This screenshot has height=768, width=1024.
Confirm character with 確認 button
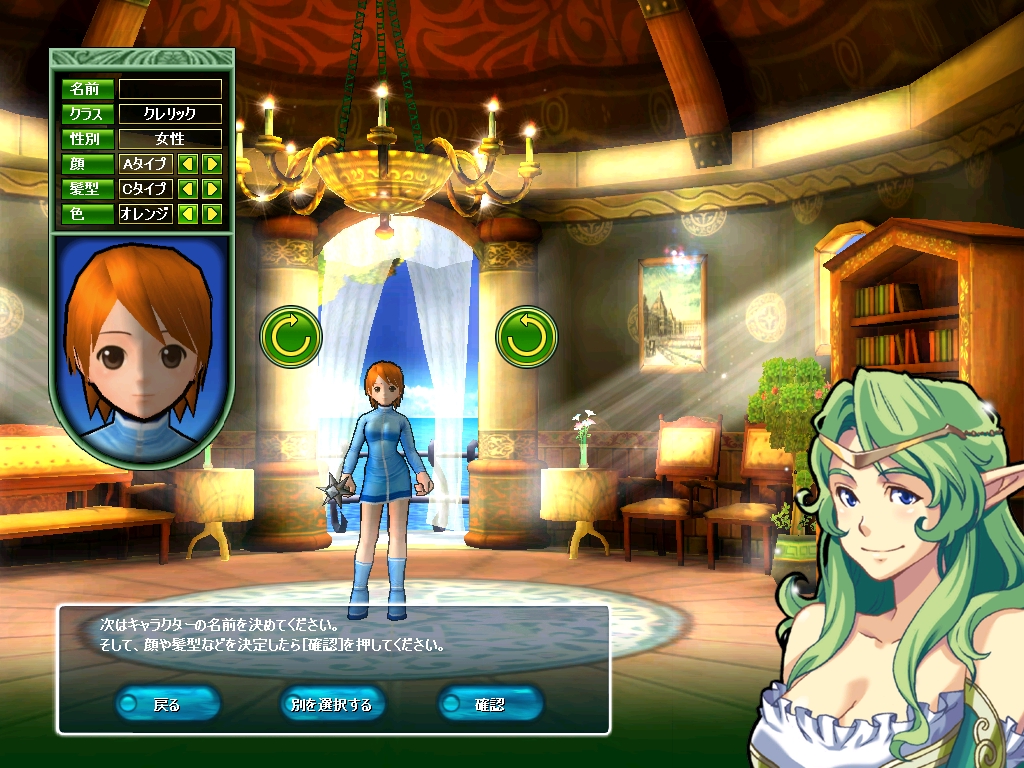click(490, 704)
